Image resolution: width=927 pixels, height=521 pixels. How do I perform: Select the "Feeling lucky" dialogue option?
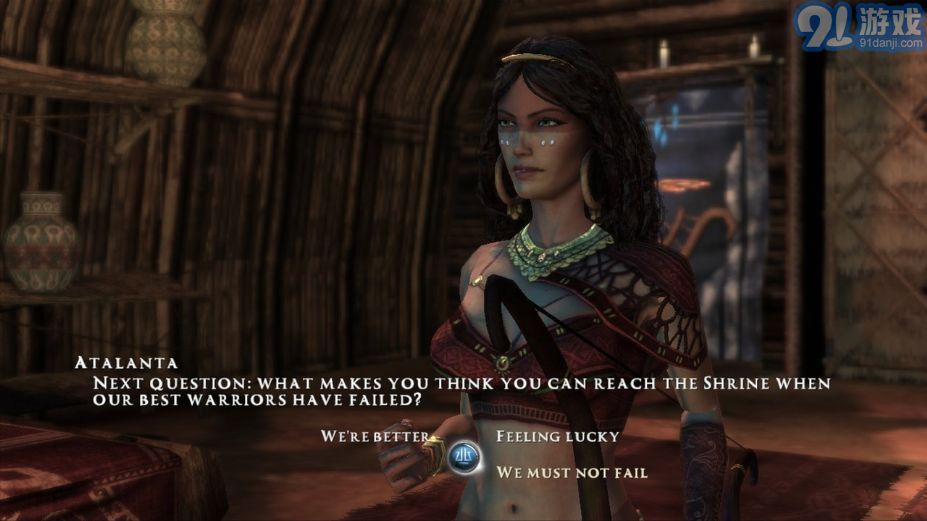[557, 436]
